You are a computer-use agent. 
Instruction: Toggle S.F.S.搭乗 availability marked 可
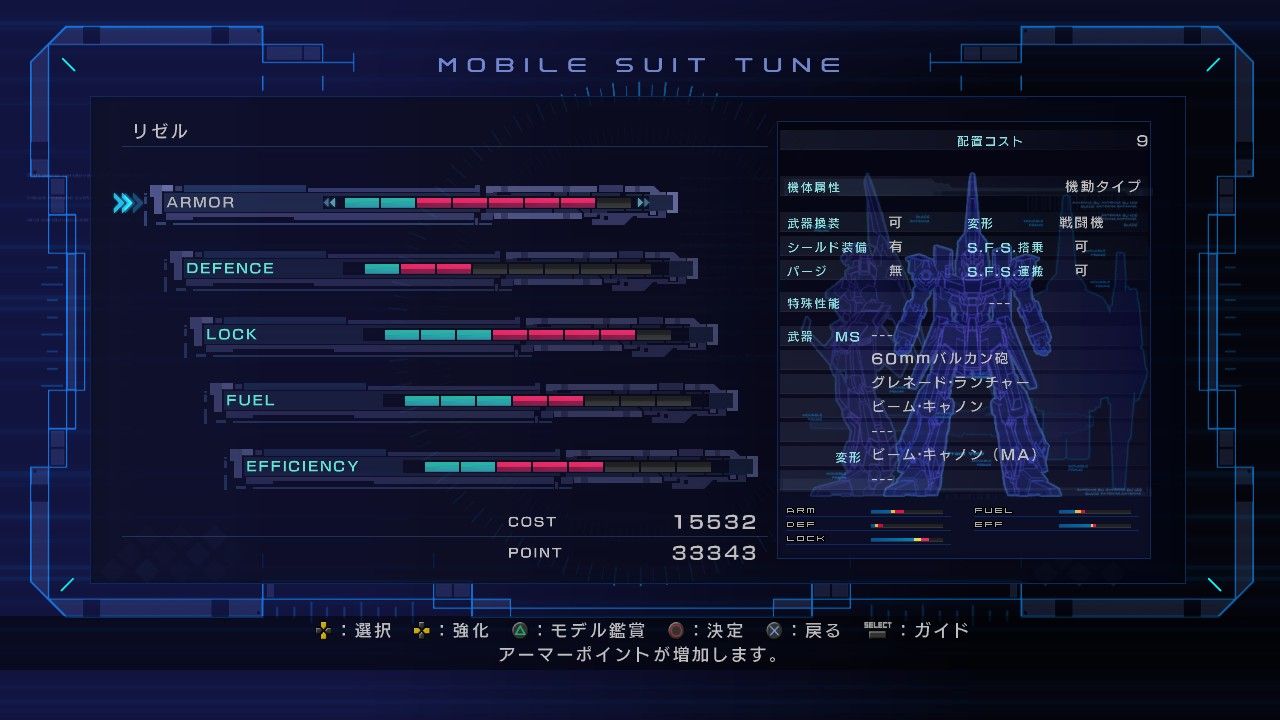pyautogui.click(x=1081, y=247)
